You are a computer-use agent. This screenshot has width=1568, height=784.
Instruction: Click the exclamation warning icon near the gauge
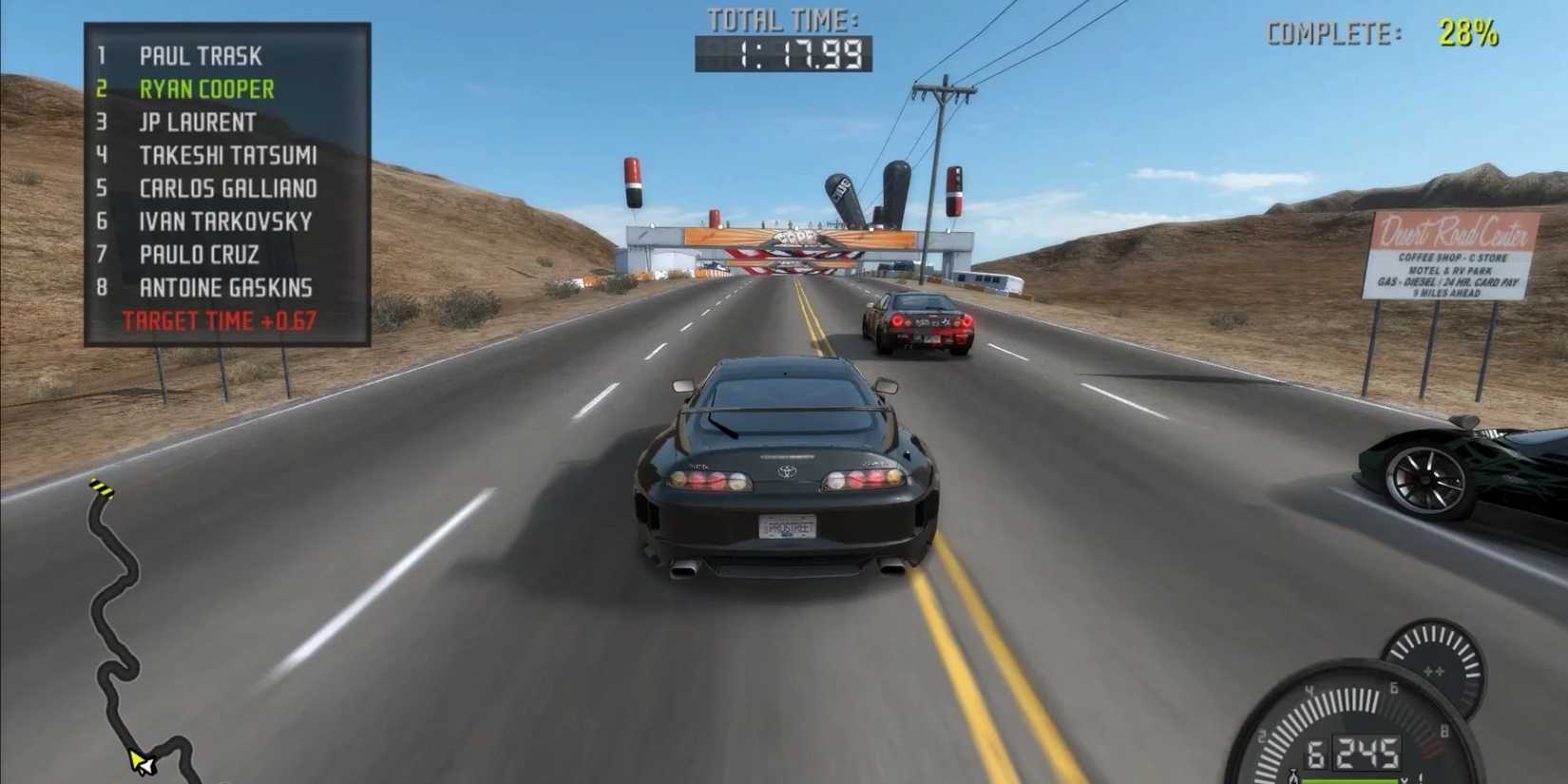[x=1420, y=778]
